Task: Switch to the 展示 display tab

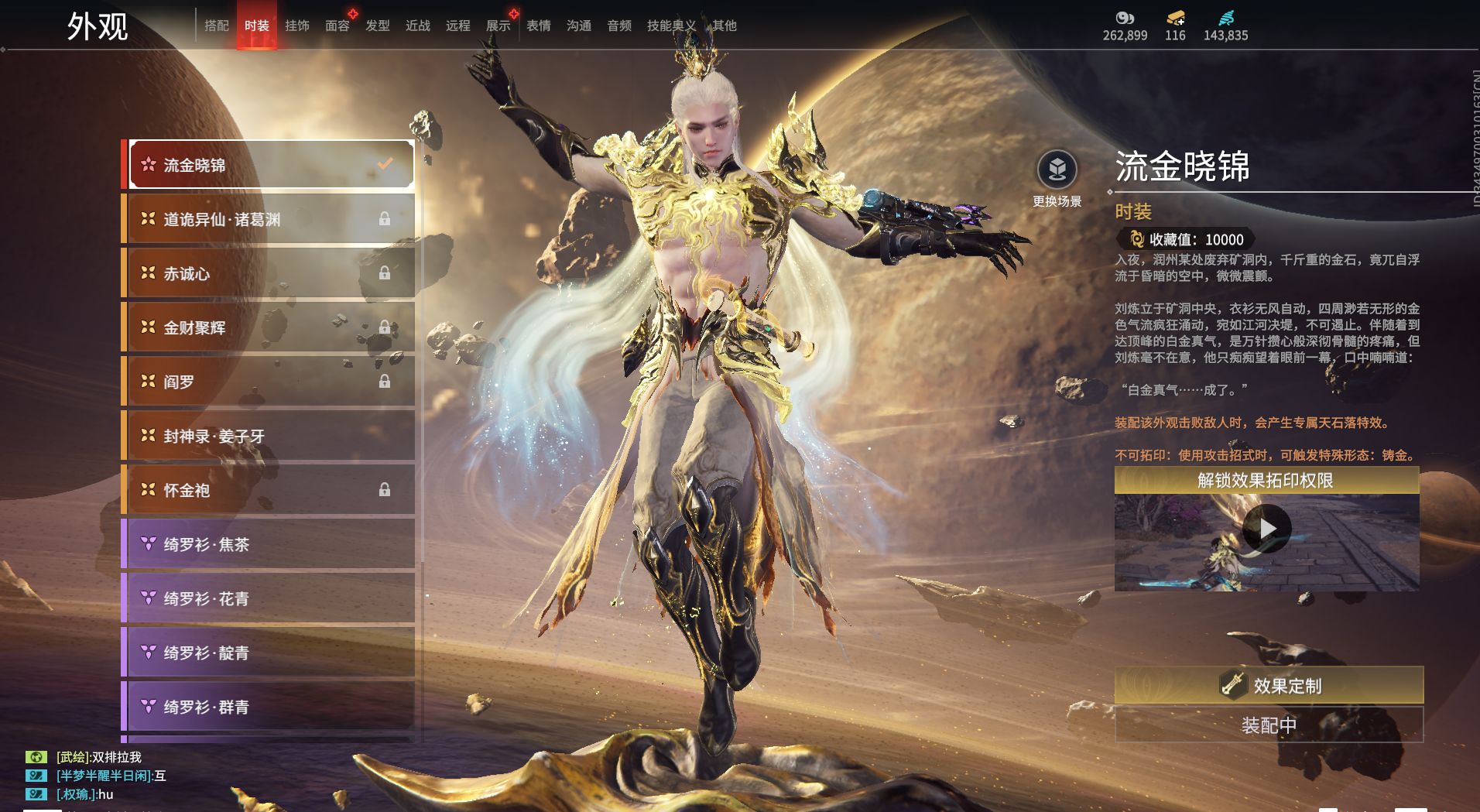Action: (x=498, y=26)
